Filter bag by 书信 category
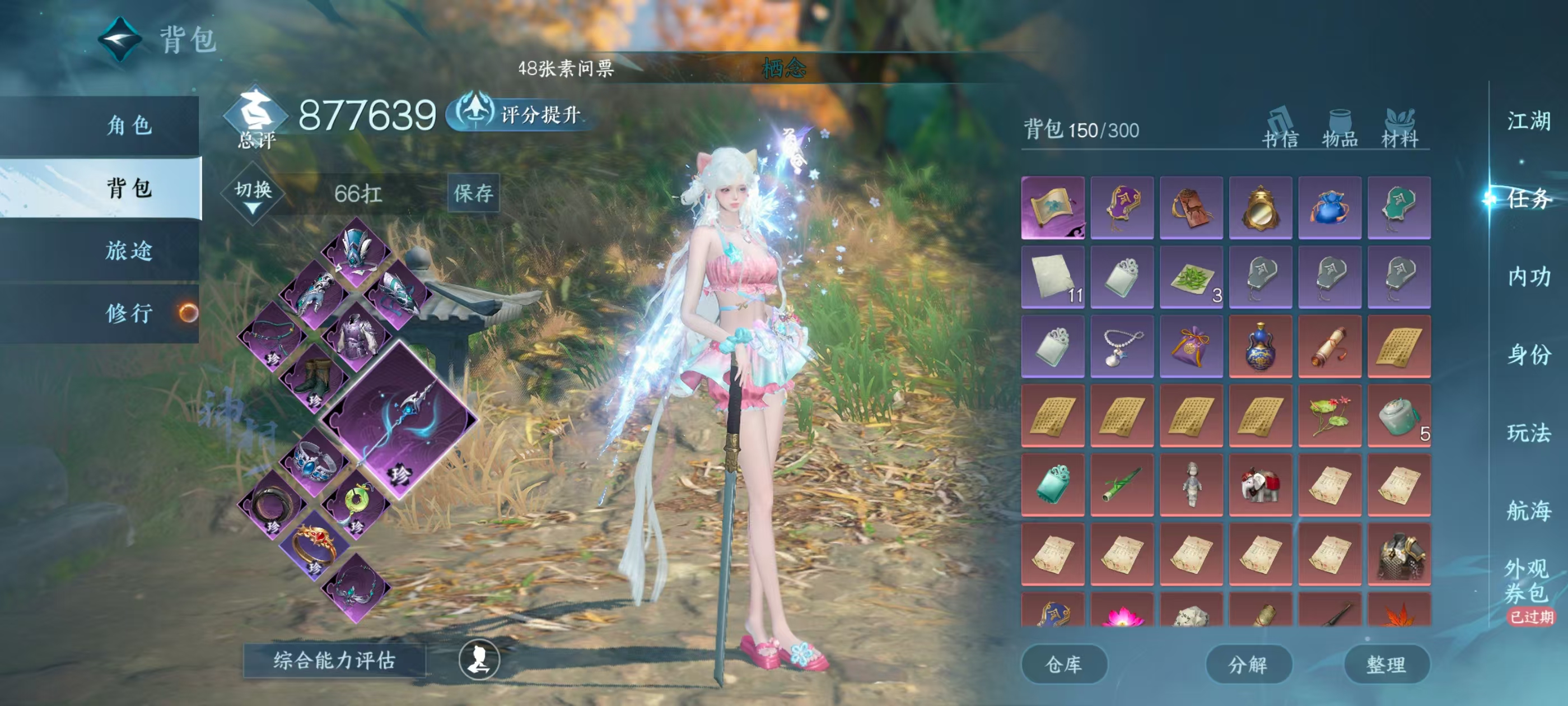 coord(1280,128)
